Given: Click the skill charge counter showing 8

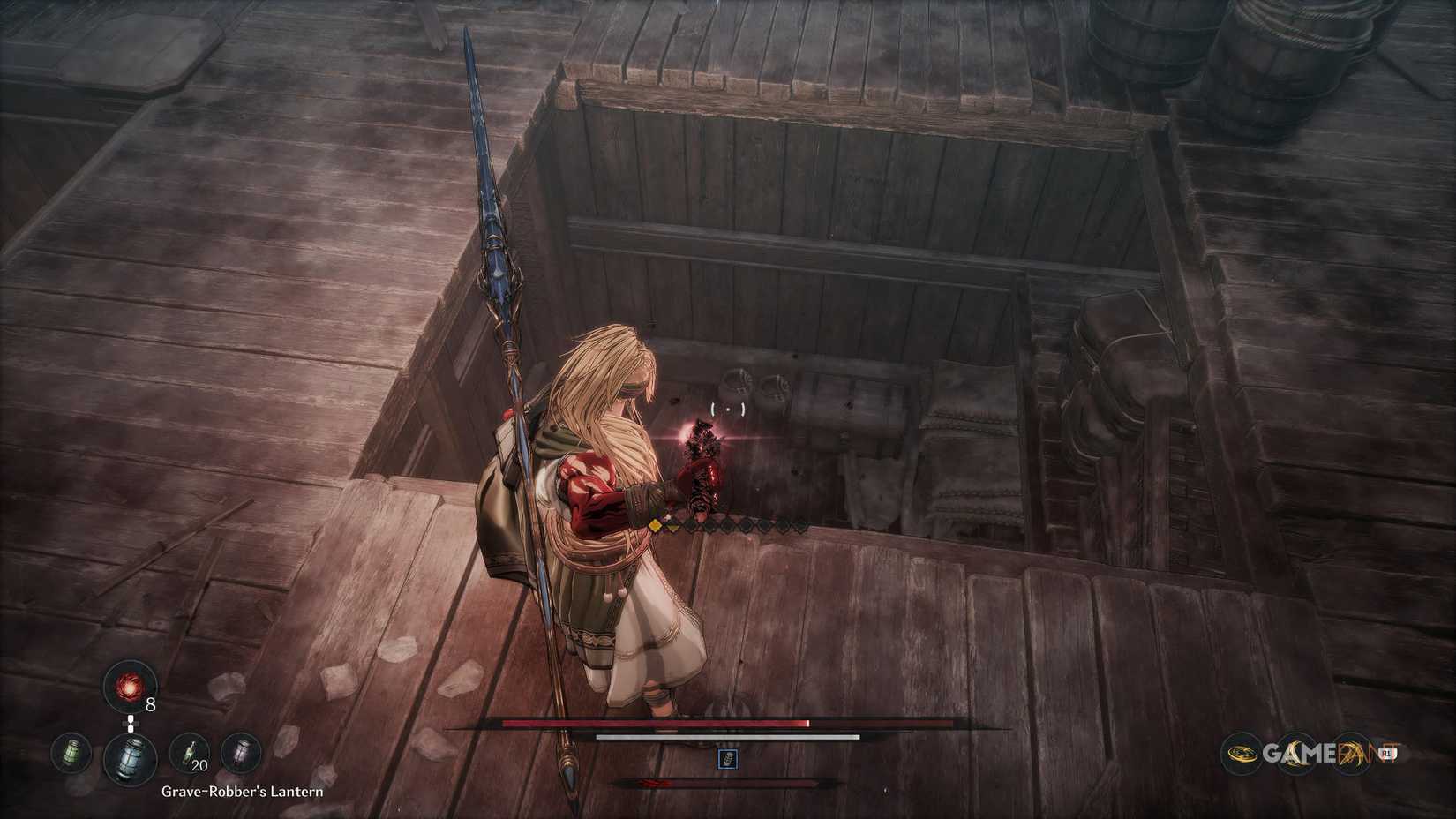Looking at the screenshot, I should [150, 704].
